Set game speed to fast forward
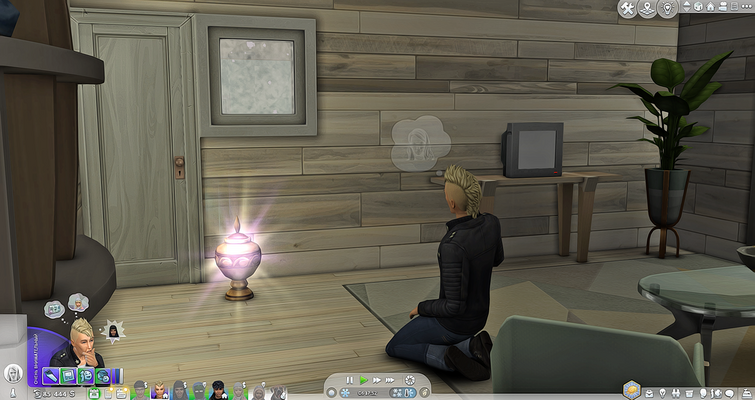The width and height of the screenshot is (755, 400). [376, 380]
